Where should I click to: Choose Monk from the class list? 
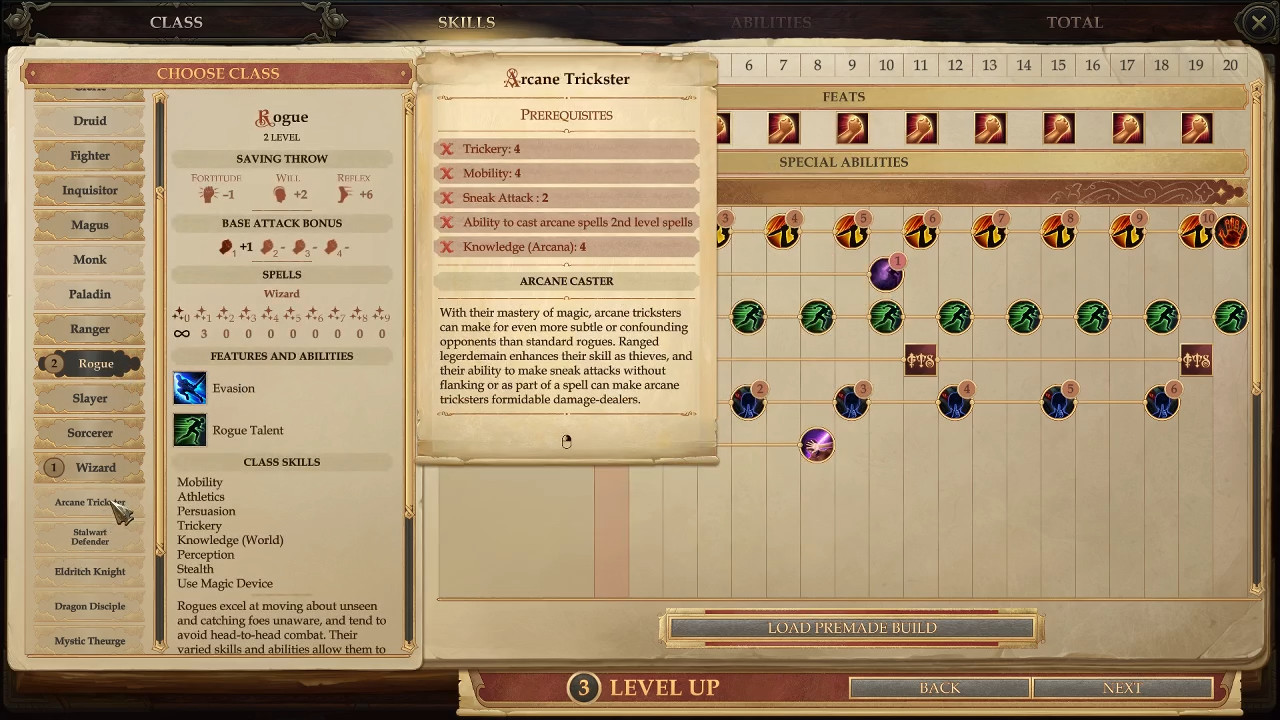click(90, 260)
